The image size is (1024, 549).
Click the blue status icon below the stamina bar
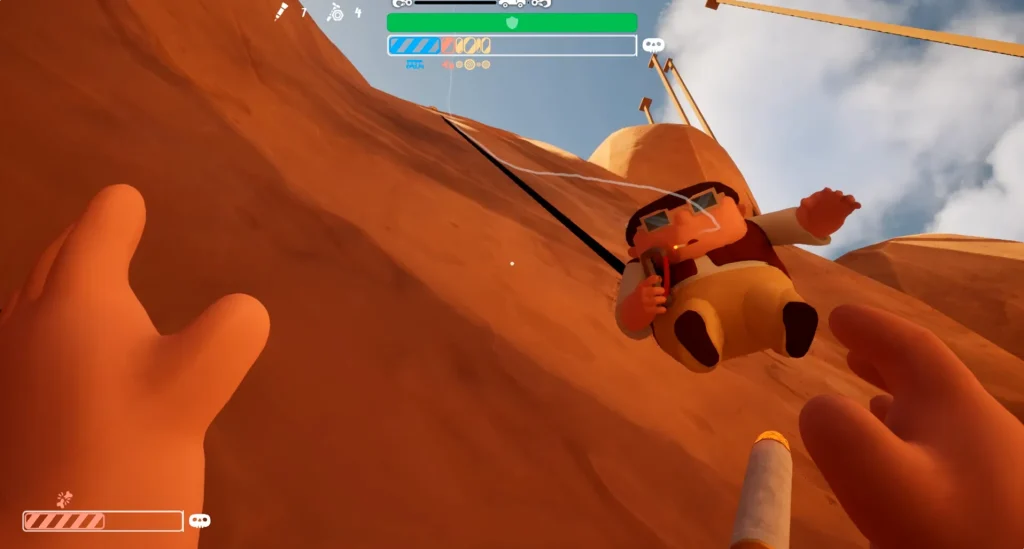415,64
